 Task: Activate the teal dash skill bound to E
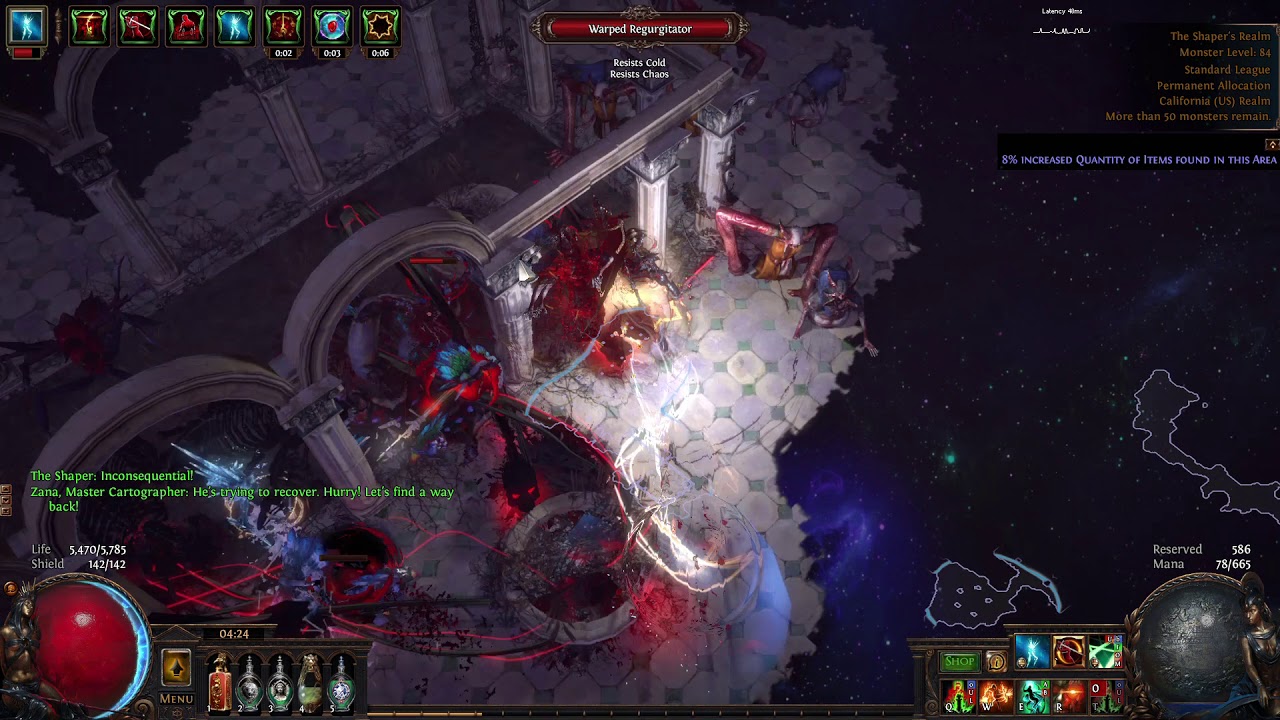pos(1033,696)
